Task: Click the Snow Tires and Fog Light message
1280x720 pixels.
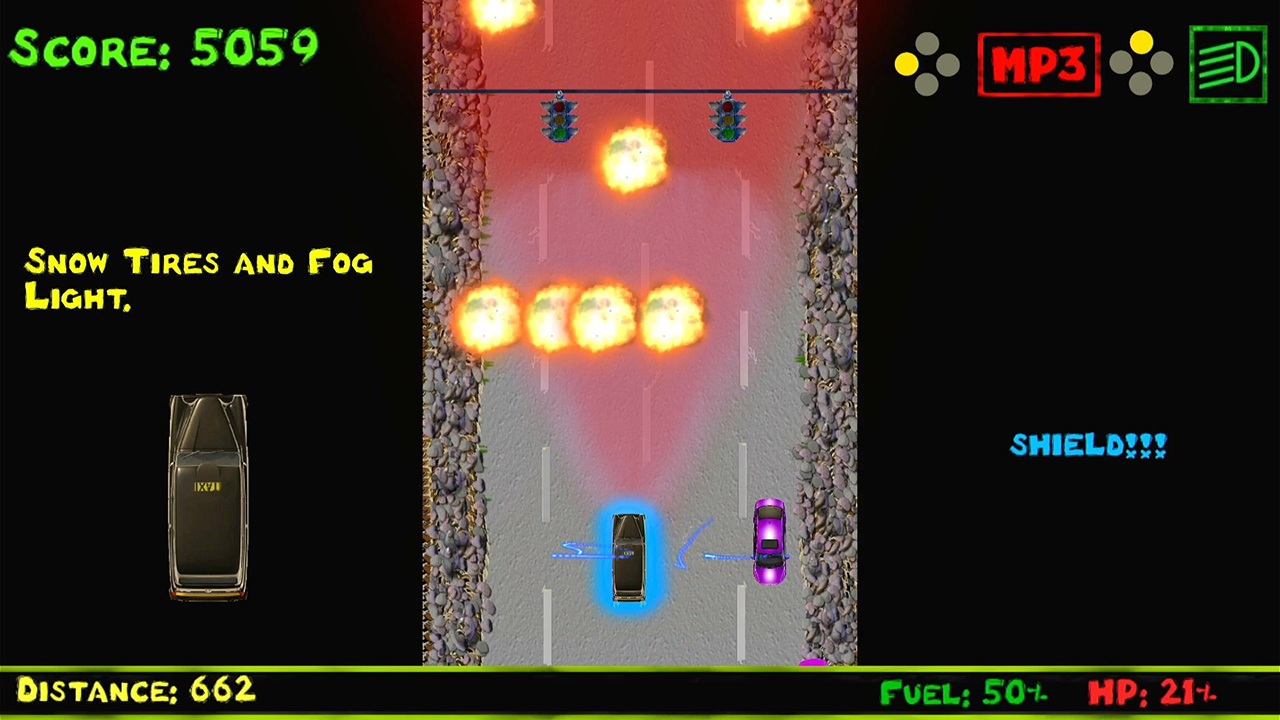Action: tap(198, 280)
